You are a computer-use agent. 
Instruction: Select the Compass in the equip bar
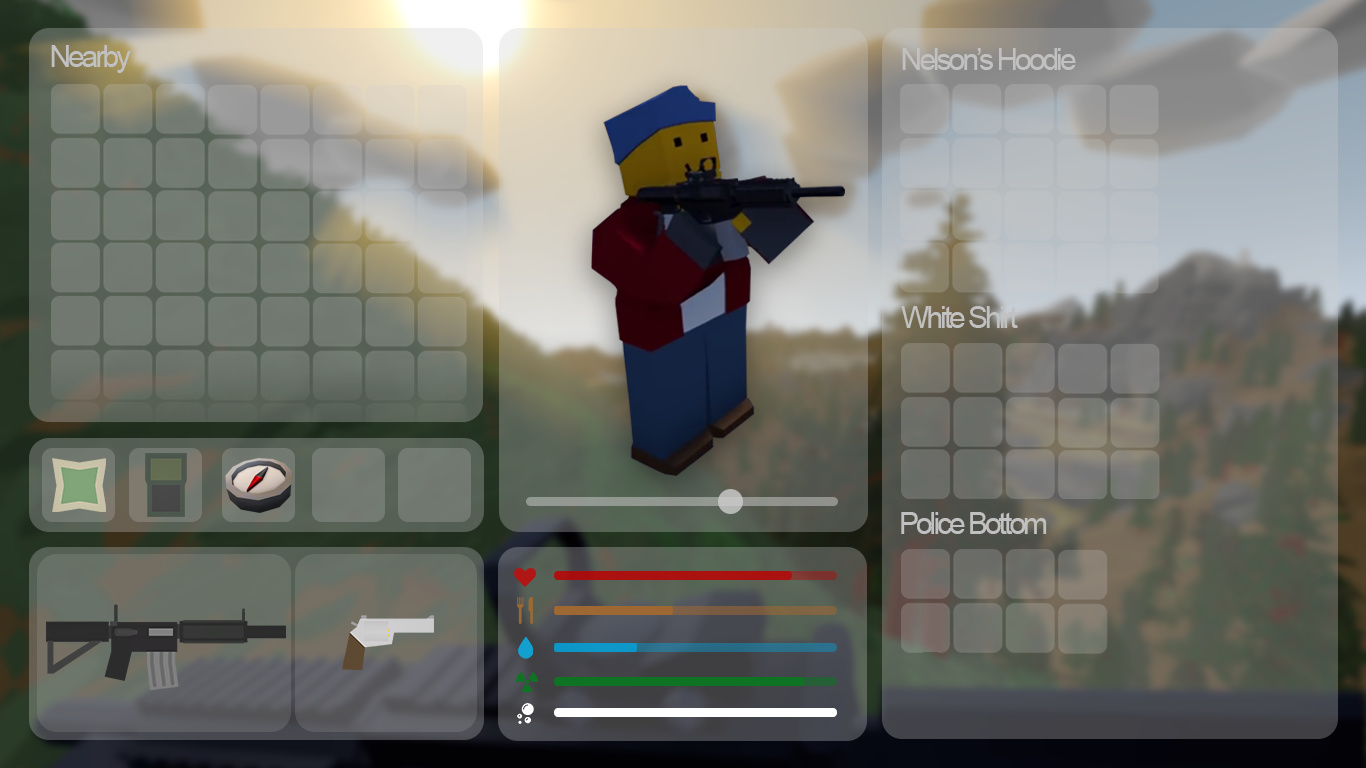[257, 484]
